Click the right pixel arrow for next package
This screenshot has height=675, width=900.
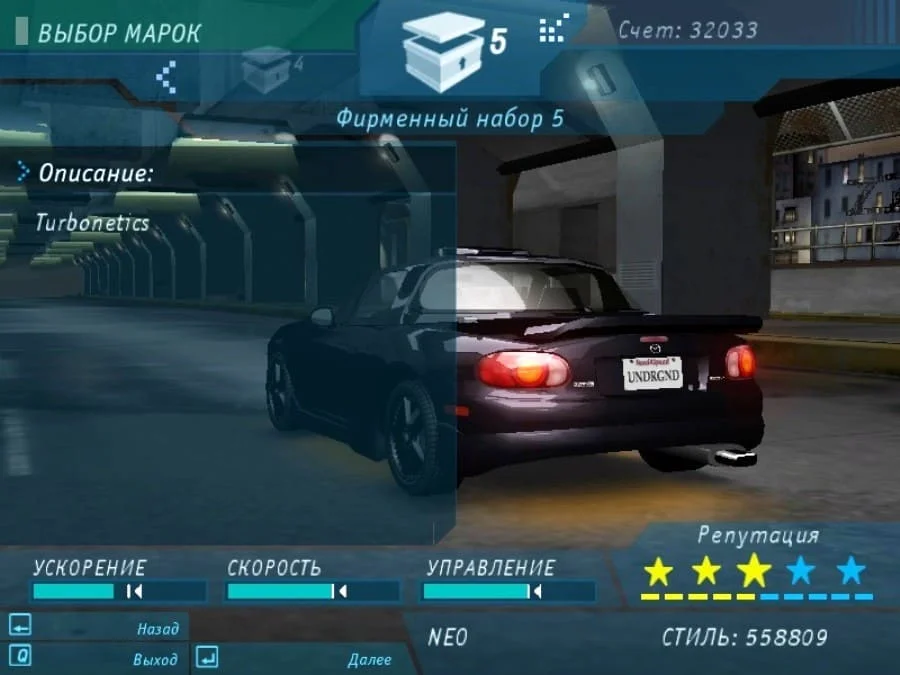pos(552,30)
